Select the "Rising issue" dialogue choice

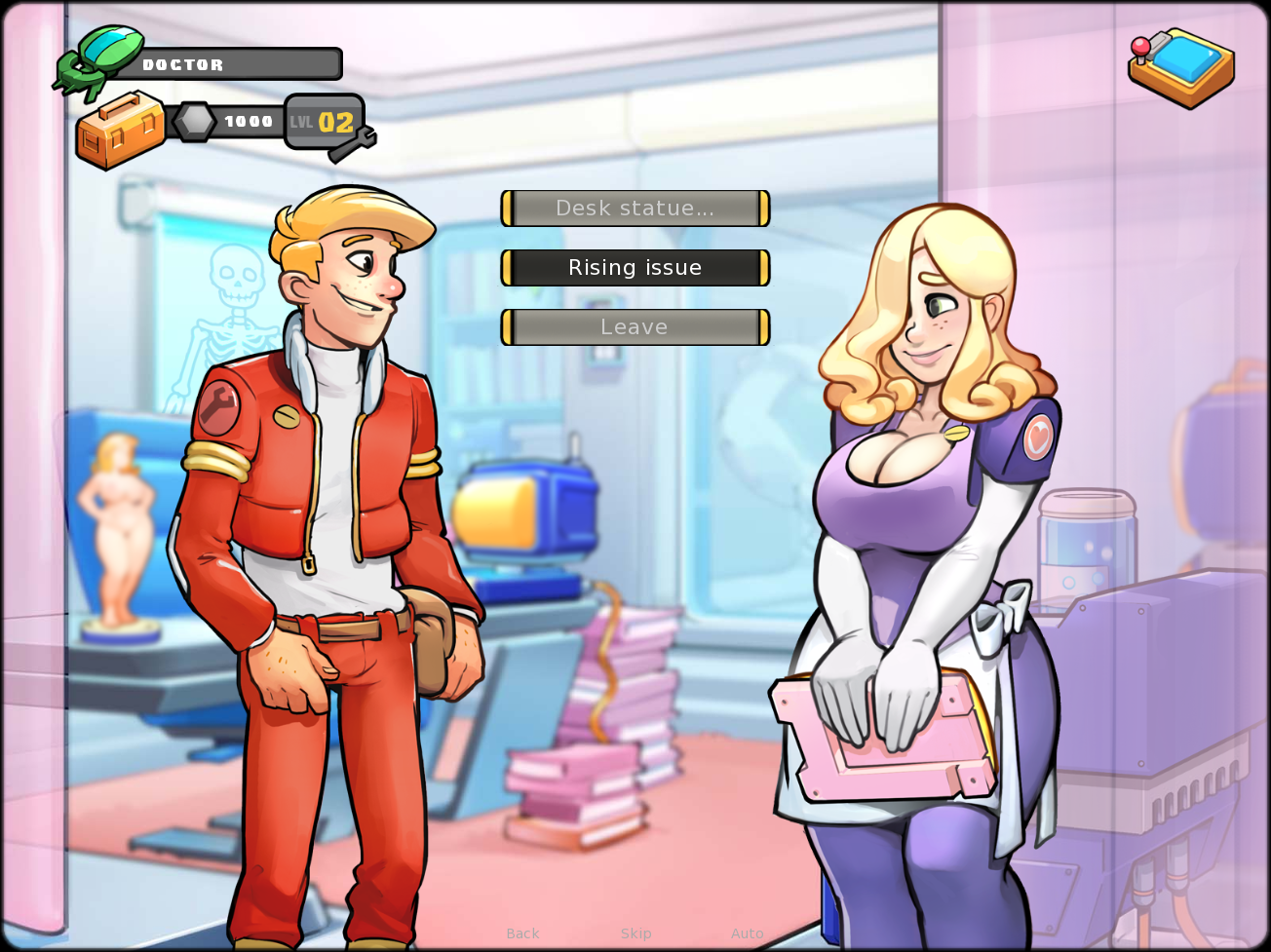pos(635,268)
